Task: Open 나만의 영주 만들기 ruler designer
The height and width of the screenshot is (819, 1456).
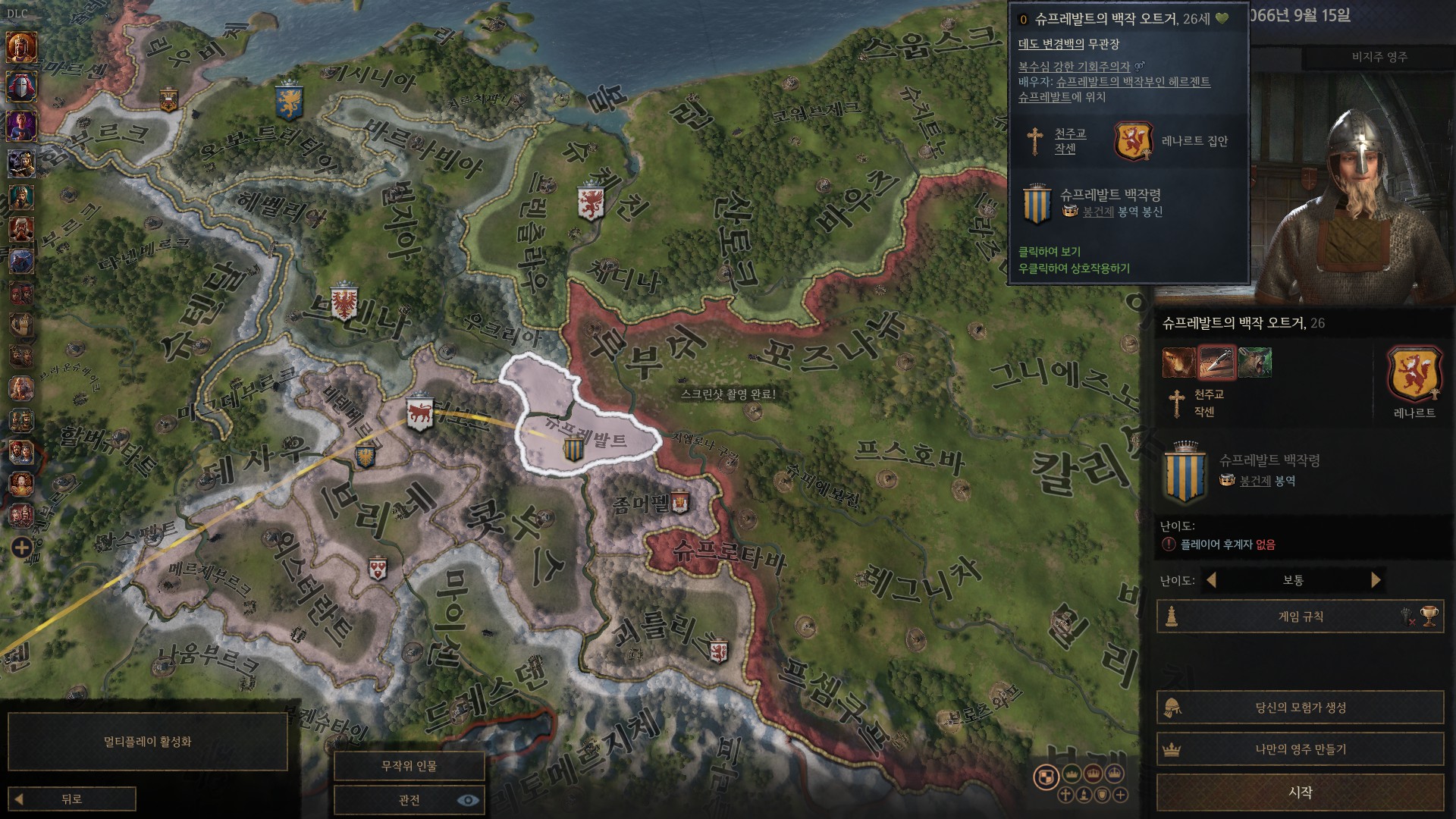Action: [x=1300, y=749]
